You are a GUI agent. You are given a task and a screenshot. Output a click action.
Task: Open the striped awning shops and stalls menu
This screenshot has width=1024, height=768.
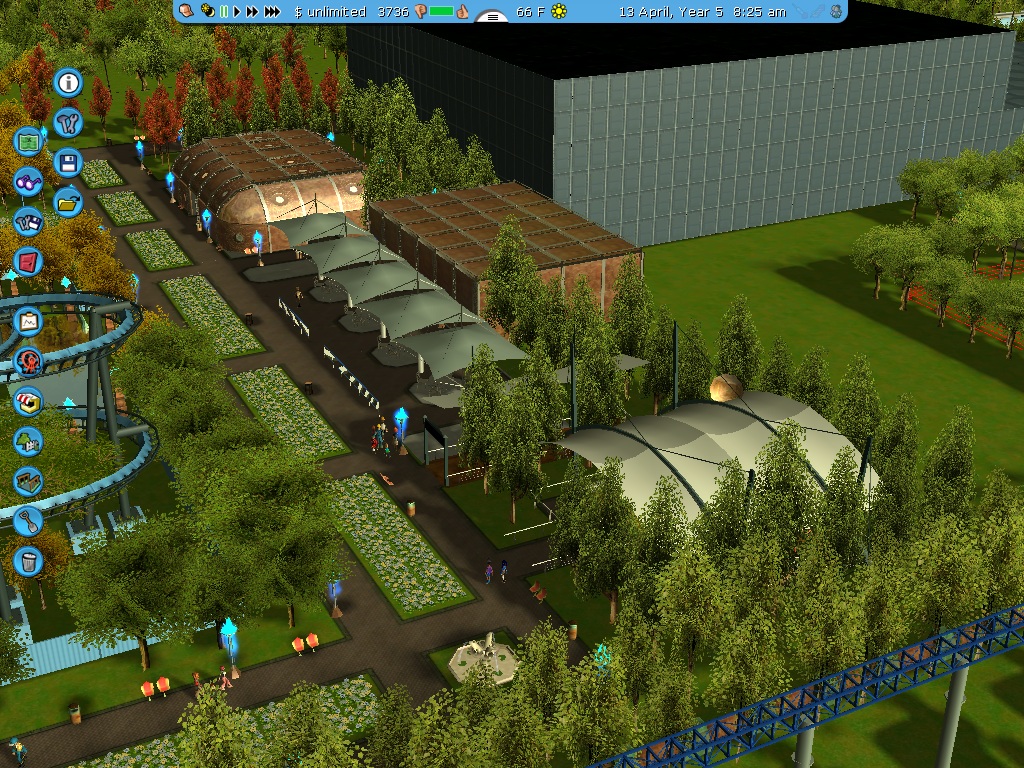point(28,401)
